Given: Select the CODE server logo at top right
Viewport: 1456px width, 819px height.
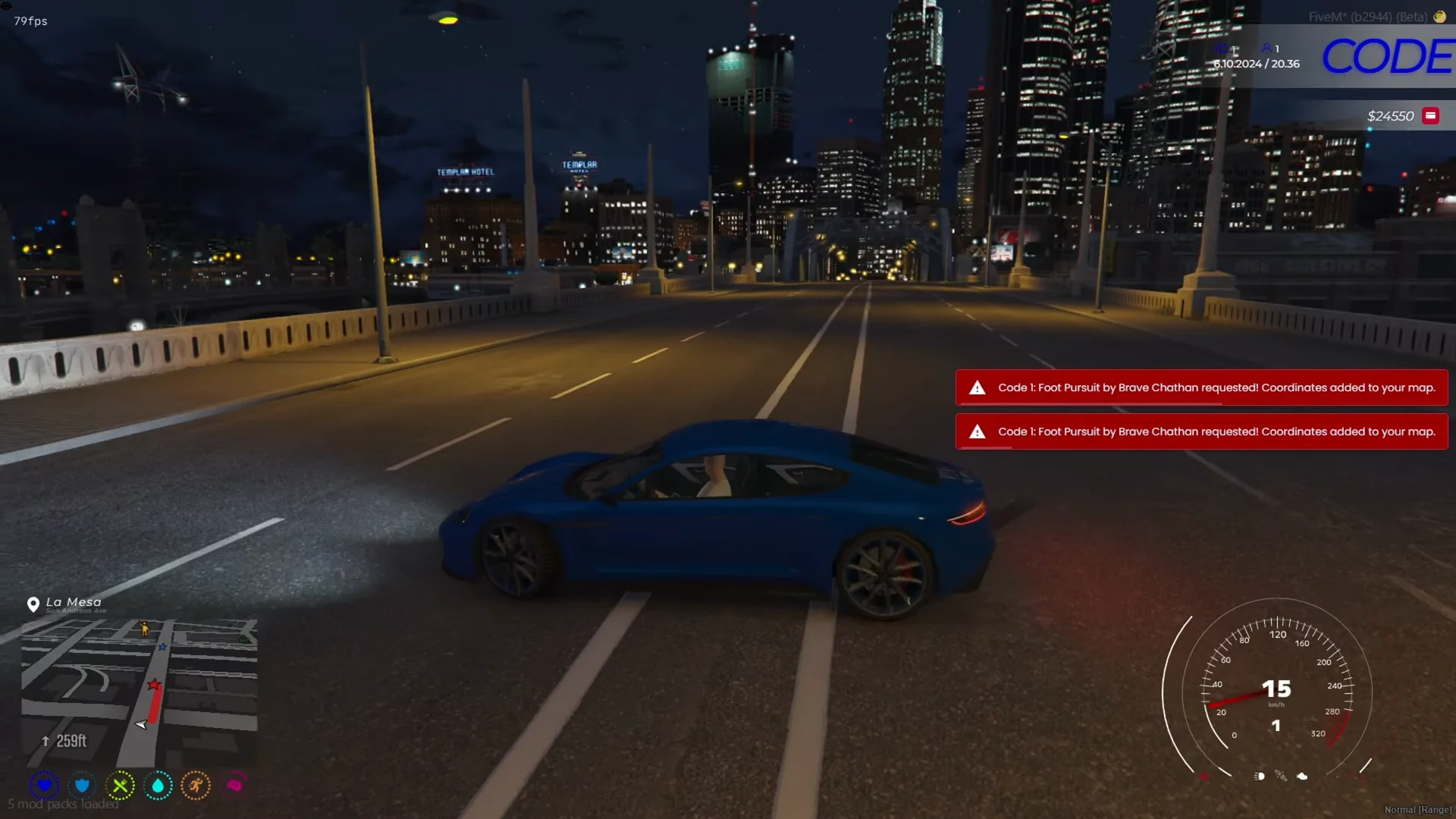Looking at the screenshot, I should (x=1386, y=55).
